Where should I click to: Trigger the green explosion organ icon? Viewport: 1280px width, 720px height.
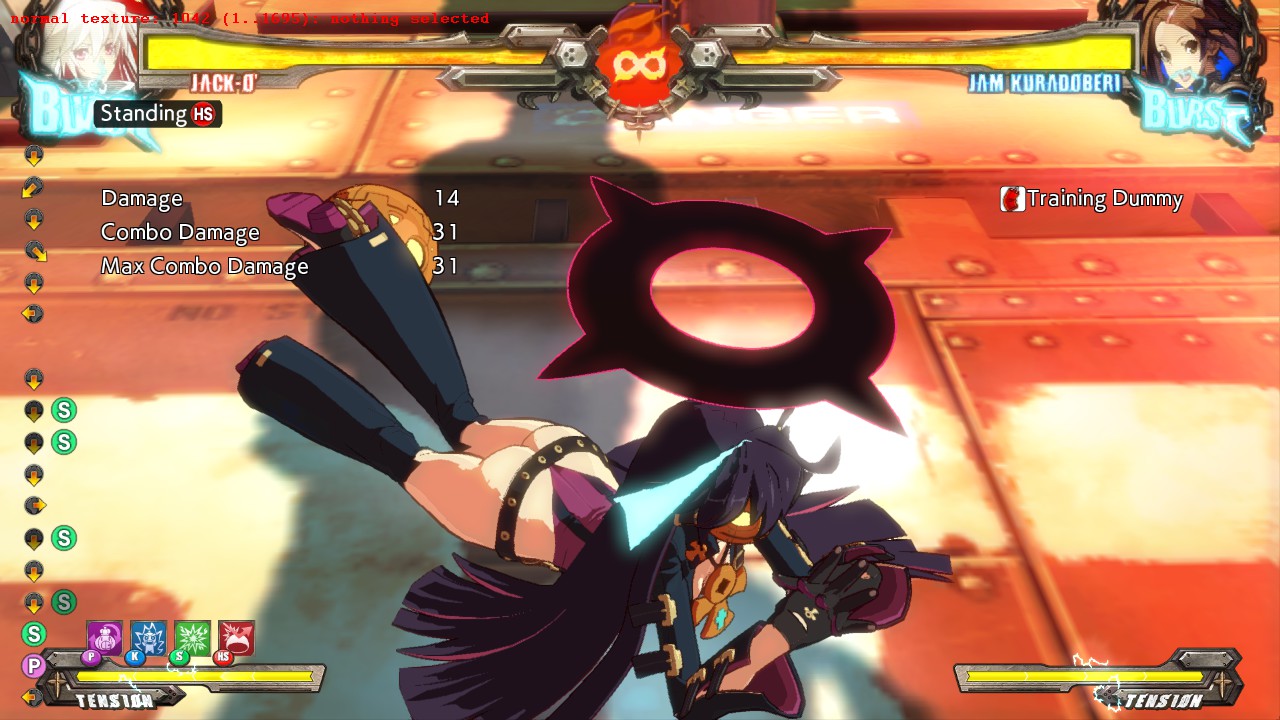click(192, 637)
